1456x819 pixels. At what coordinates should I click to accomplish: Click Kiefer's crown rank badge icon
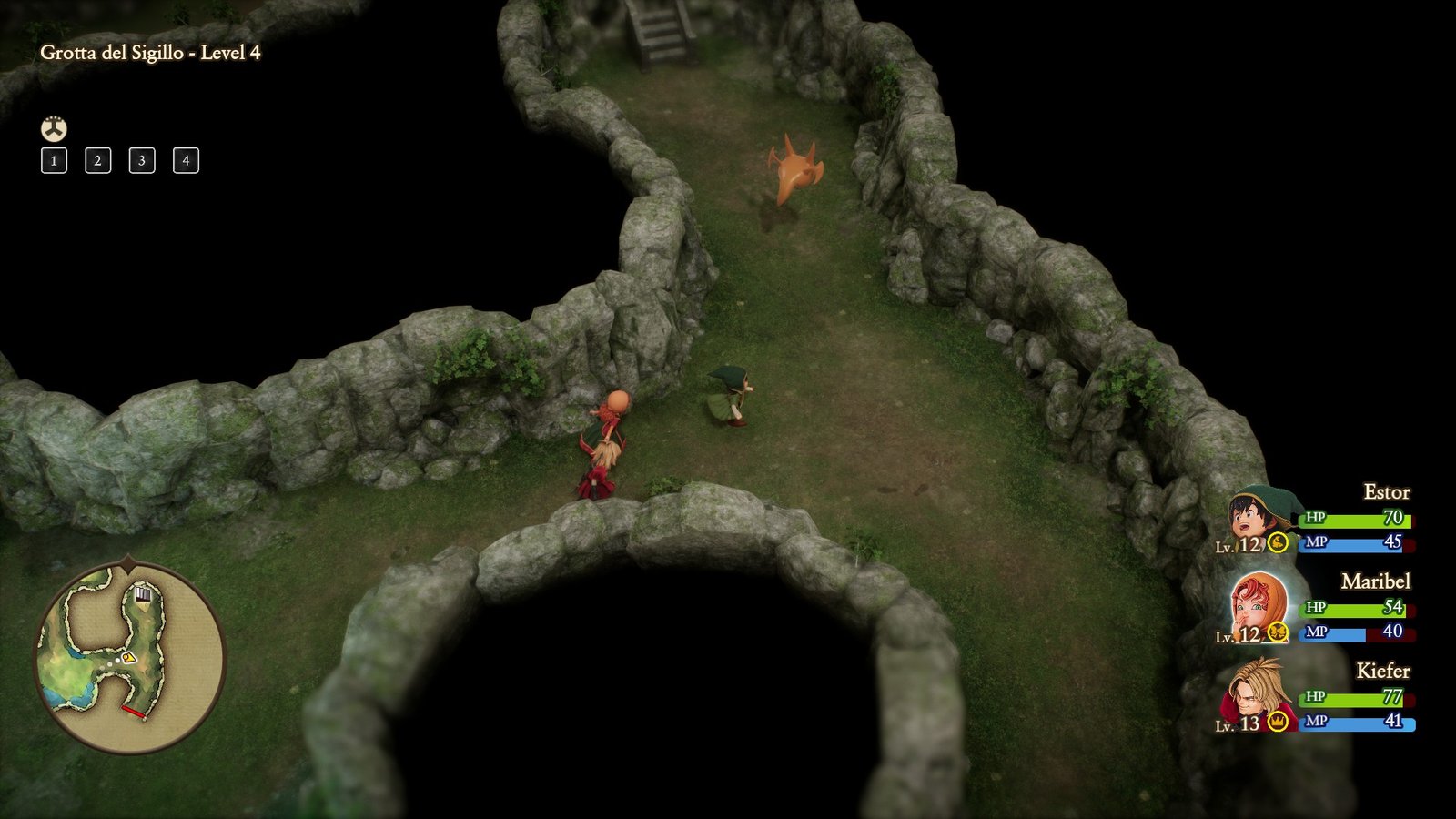[x=1278, y=721]
